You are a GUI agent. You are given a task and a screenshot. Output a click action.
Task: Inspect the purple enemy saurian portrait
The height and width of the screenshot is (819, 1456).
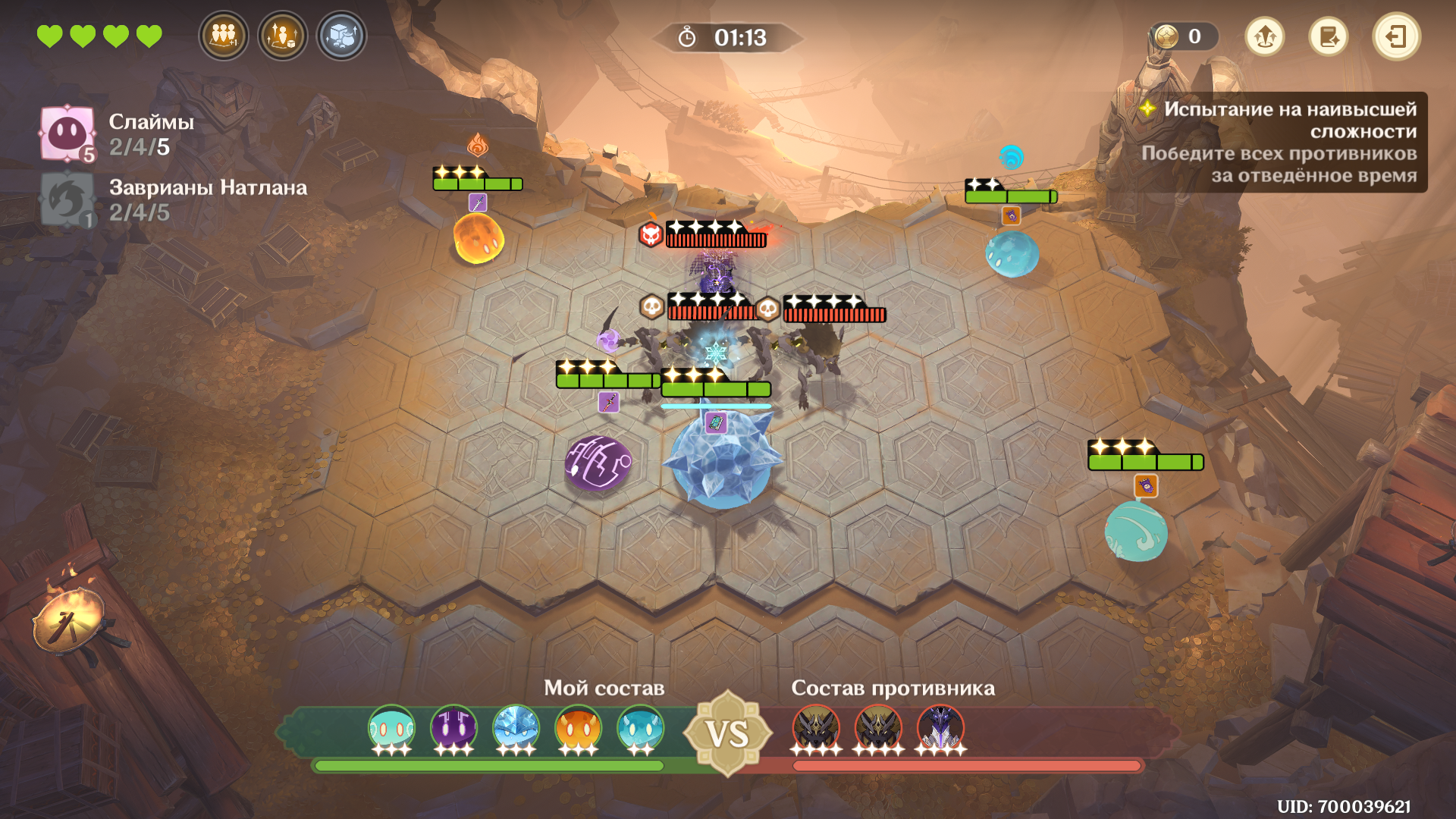click(x=940, y=729)
